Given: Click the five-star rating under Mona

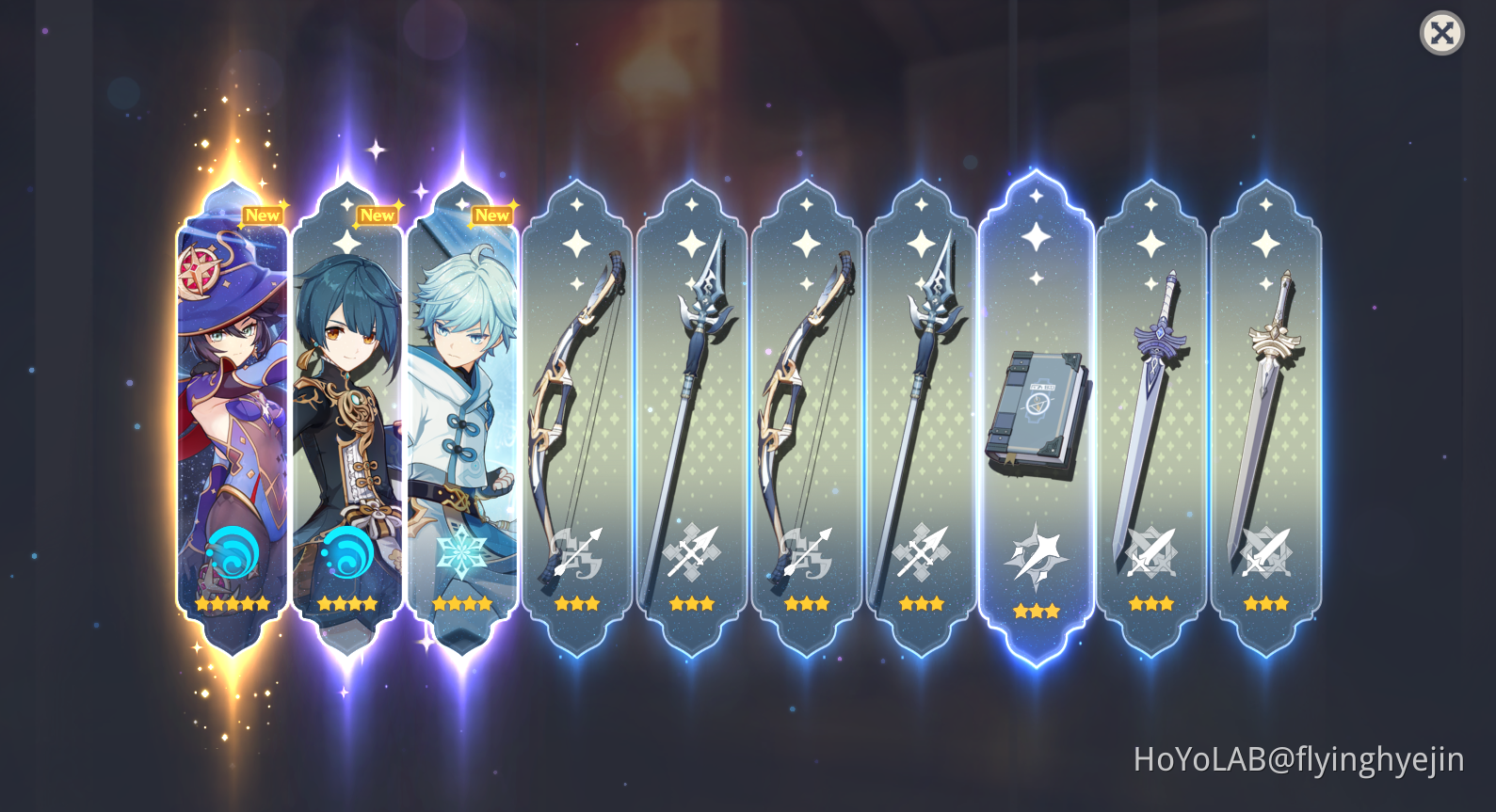Looking at the screenshot, I should coord(232,602).
